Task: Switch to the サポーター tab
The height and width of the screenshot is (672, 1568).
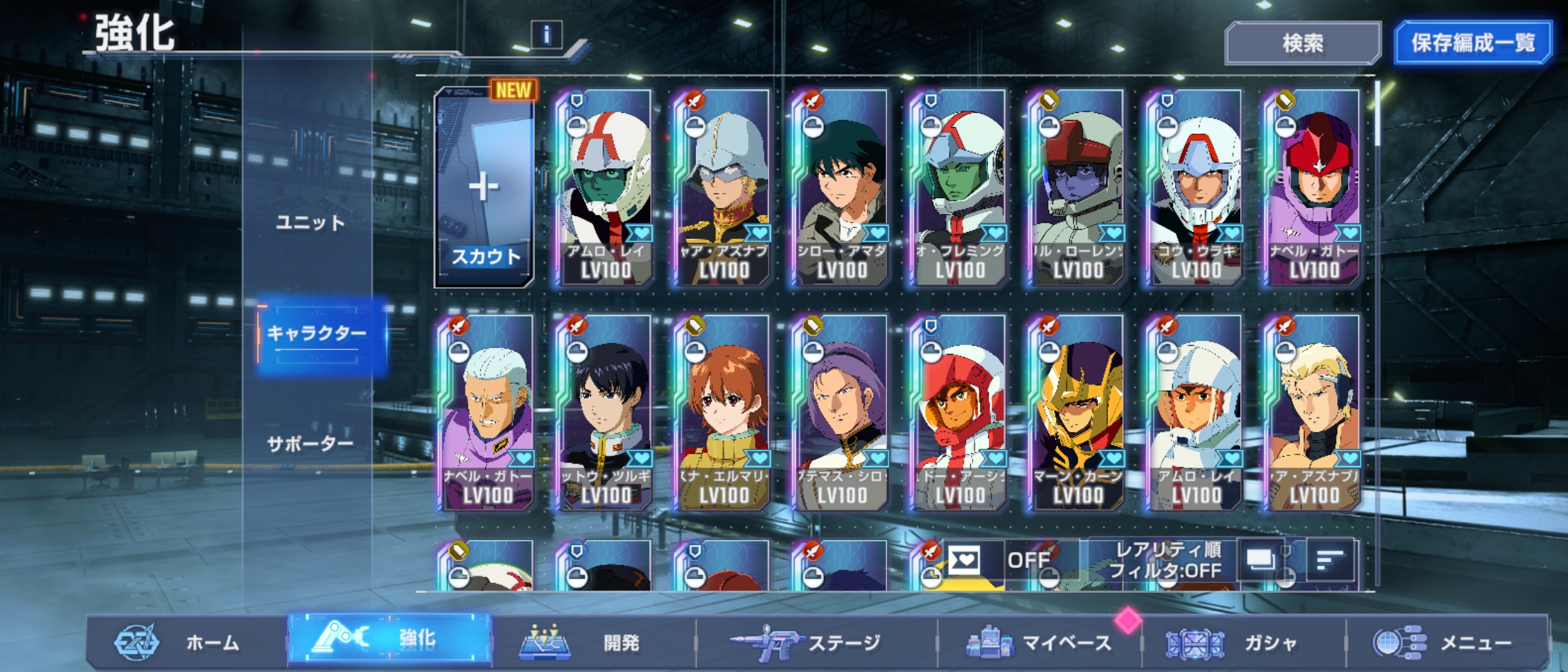Action: (310, 444)
